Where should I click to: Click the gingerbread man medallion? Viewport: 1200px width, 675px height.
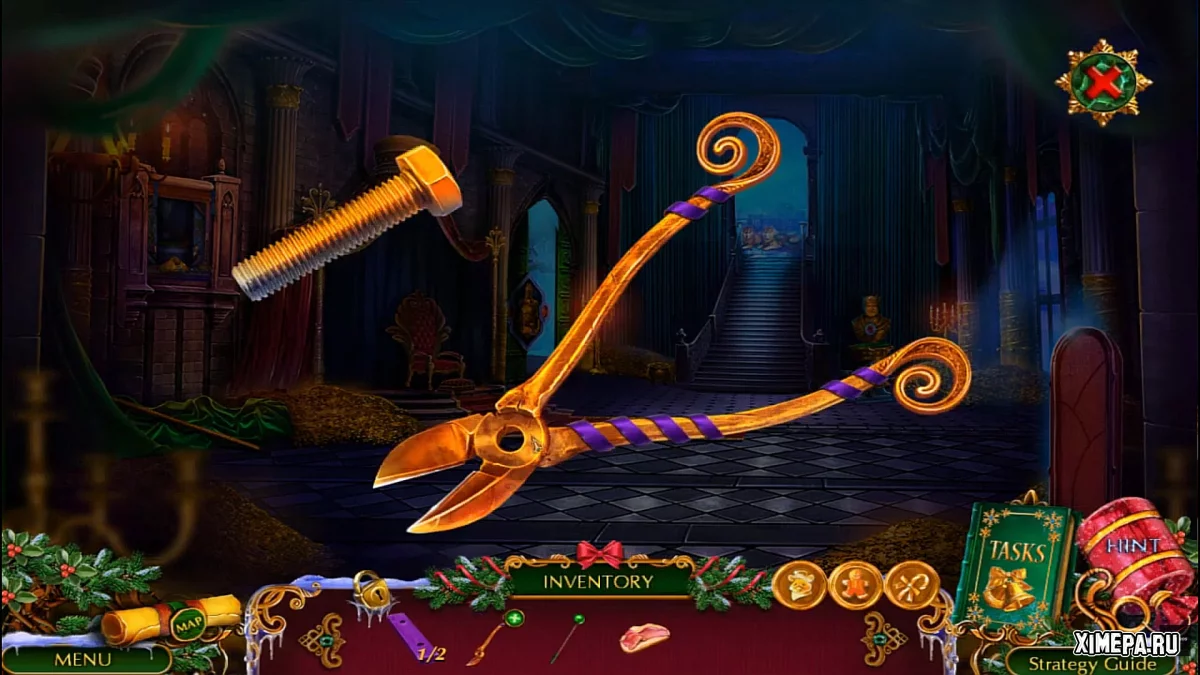coord(856,586)
